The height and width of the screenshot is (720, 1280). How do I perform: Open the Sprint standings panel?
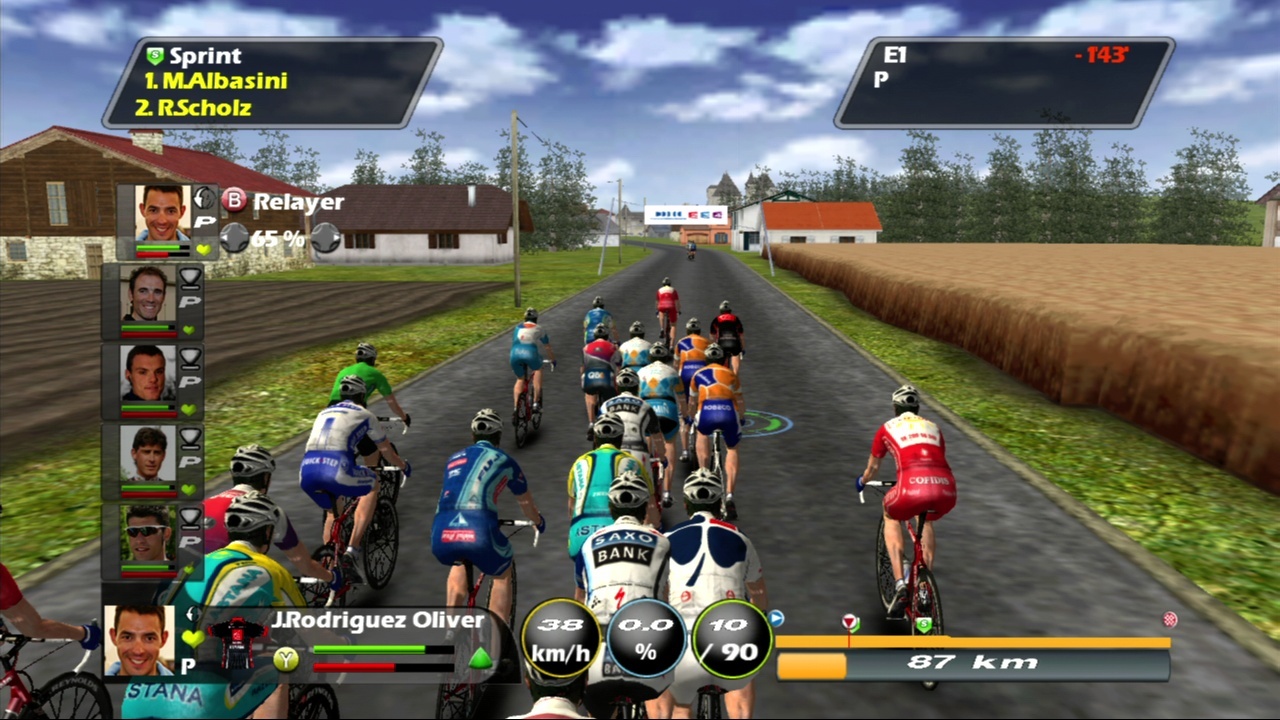[272, 82]
